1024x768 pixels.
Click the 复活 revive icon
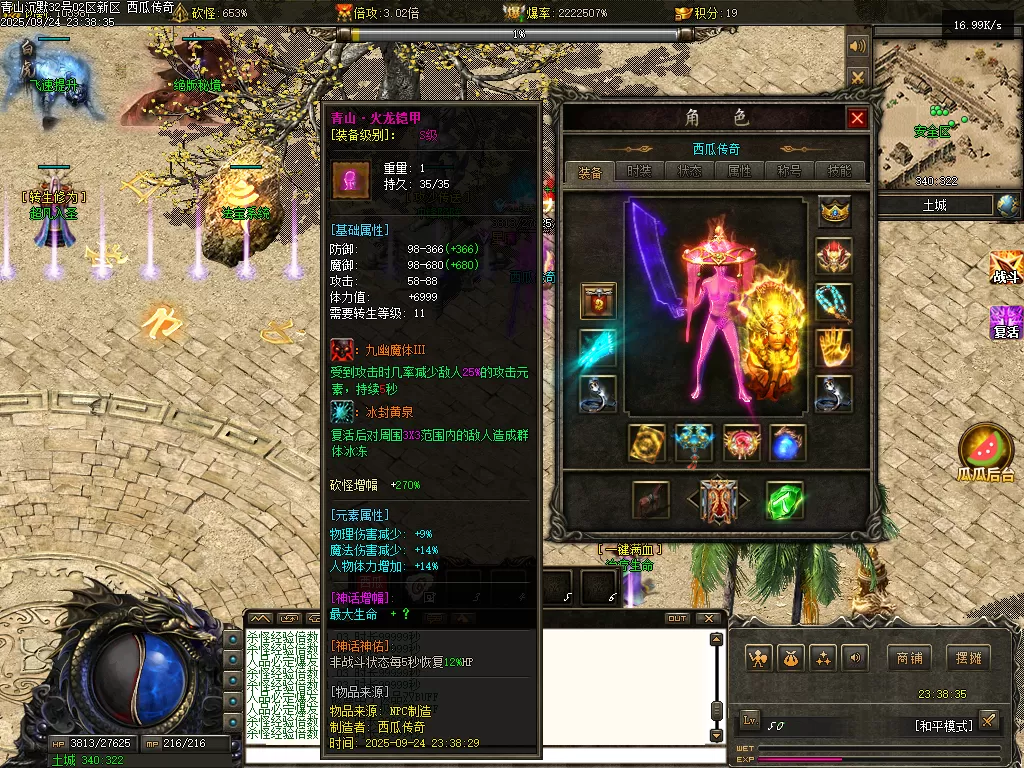click(1005, 323)
